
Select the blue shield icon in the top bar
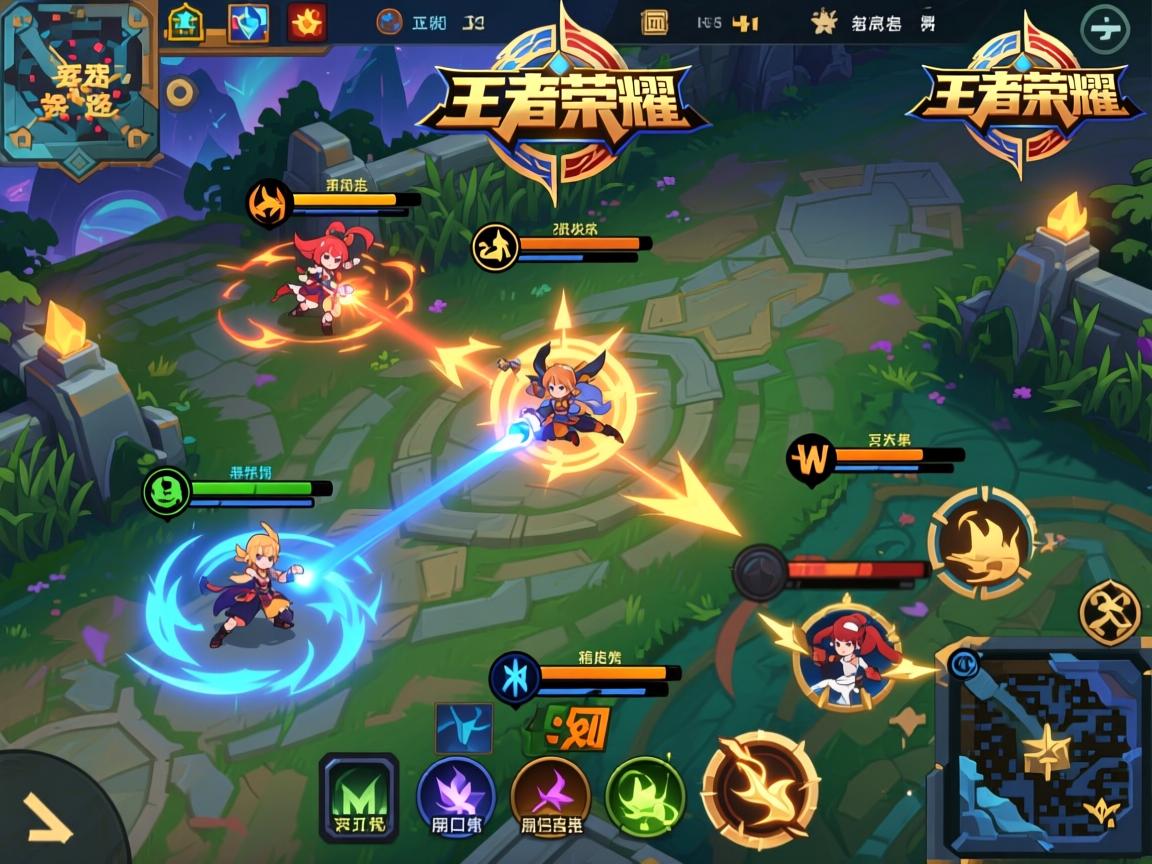click(247, 23)
